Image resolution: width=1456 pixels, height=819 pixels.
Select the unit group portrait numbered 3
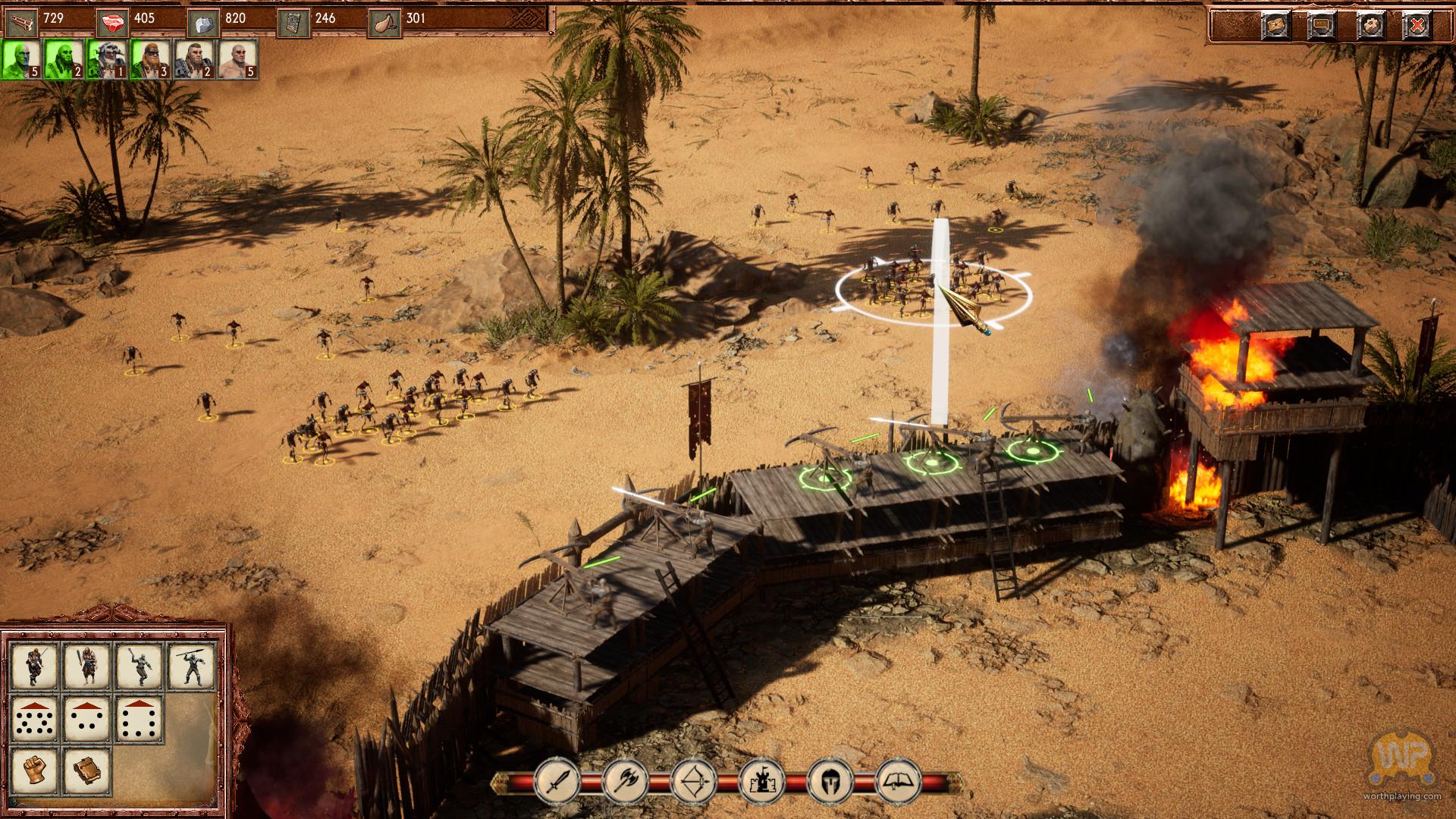pyautogui.click(x=150, y=59)
